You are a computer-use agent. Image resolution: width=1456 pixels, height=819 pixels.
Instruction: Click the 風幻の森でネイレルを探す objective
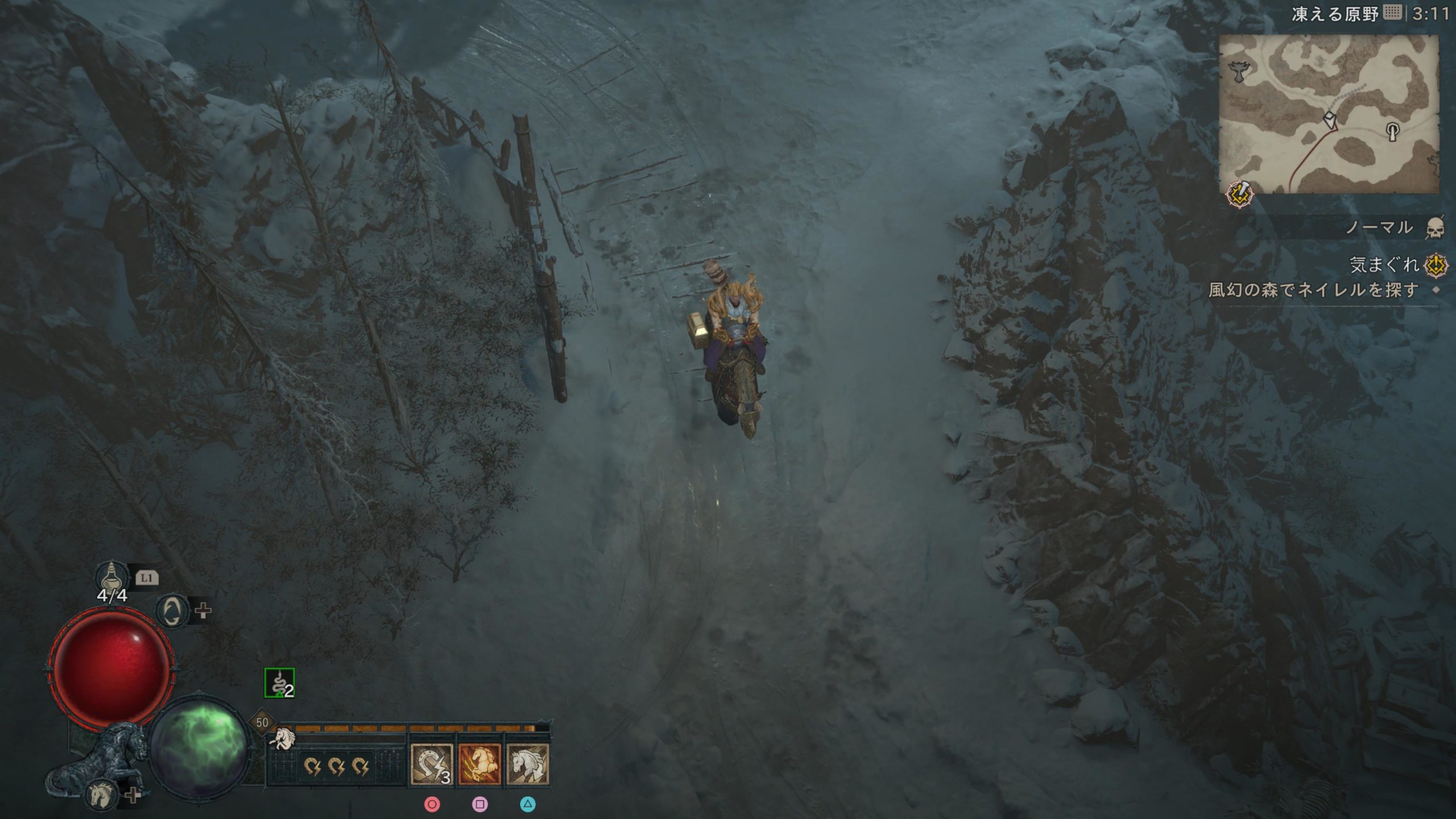click(1313, 290)
